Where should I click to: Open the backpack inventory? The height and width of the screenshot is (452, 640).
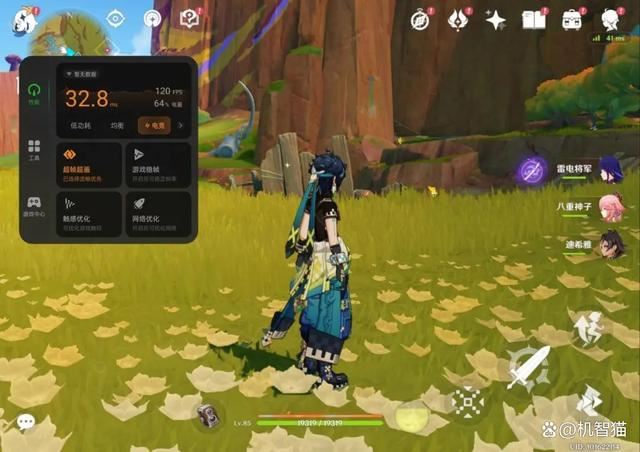572,18
